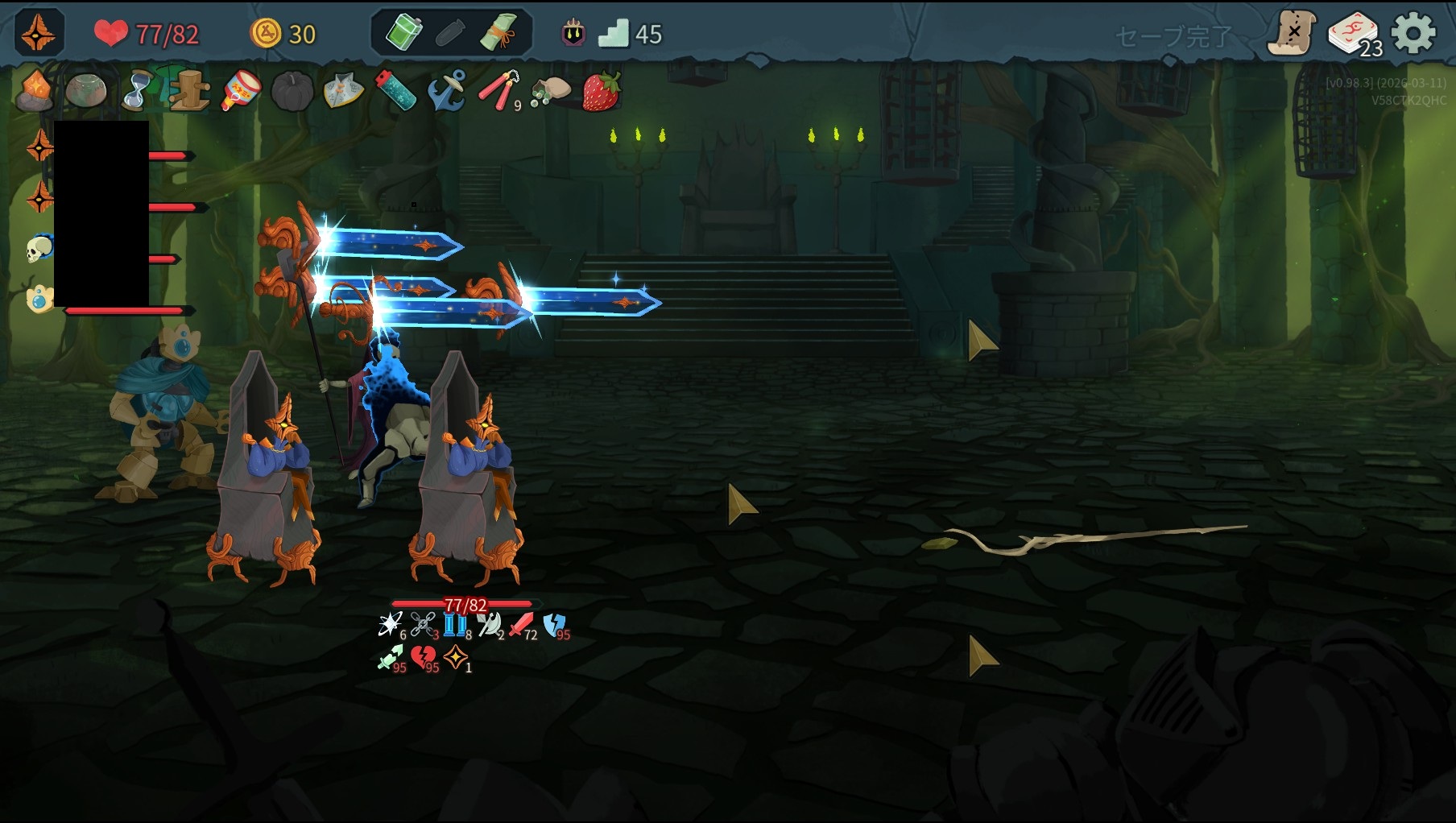Check the red sword buff icon showing 72
Image resolution: width=1456 pixels, height=823 pixels.
point(522,625)
